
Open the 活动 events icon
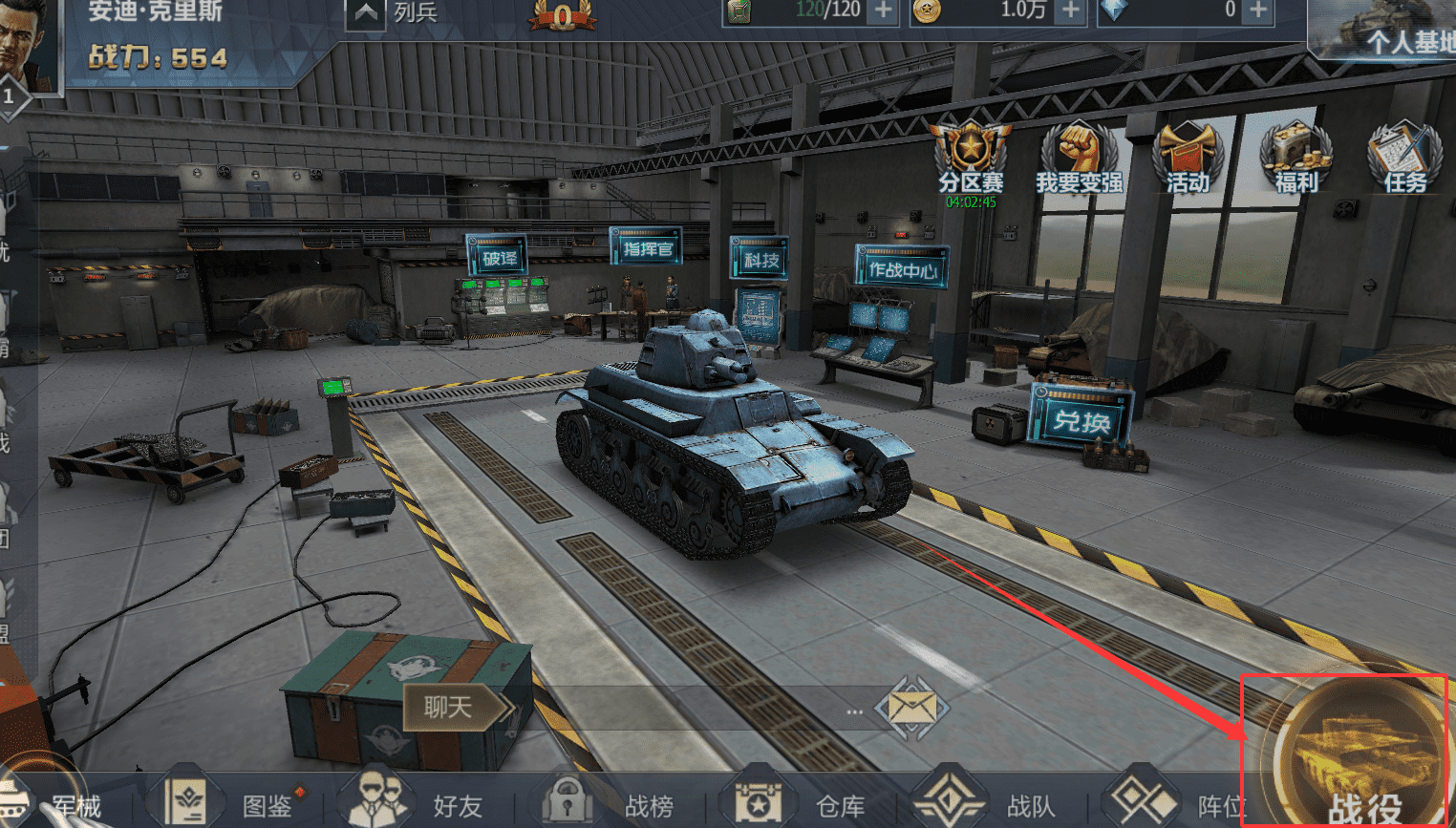coord(1188,156)
